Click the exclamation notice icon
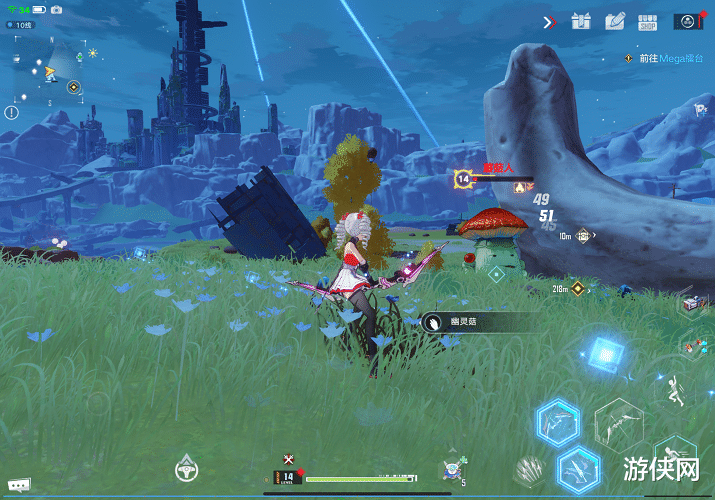This screenshot has width=715, height=500. click(x=11, y=112)
